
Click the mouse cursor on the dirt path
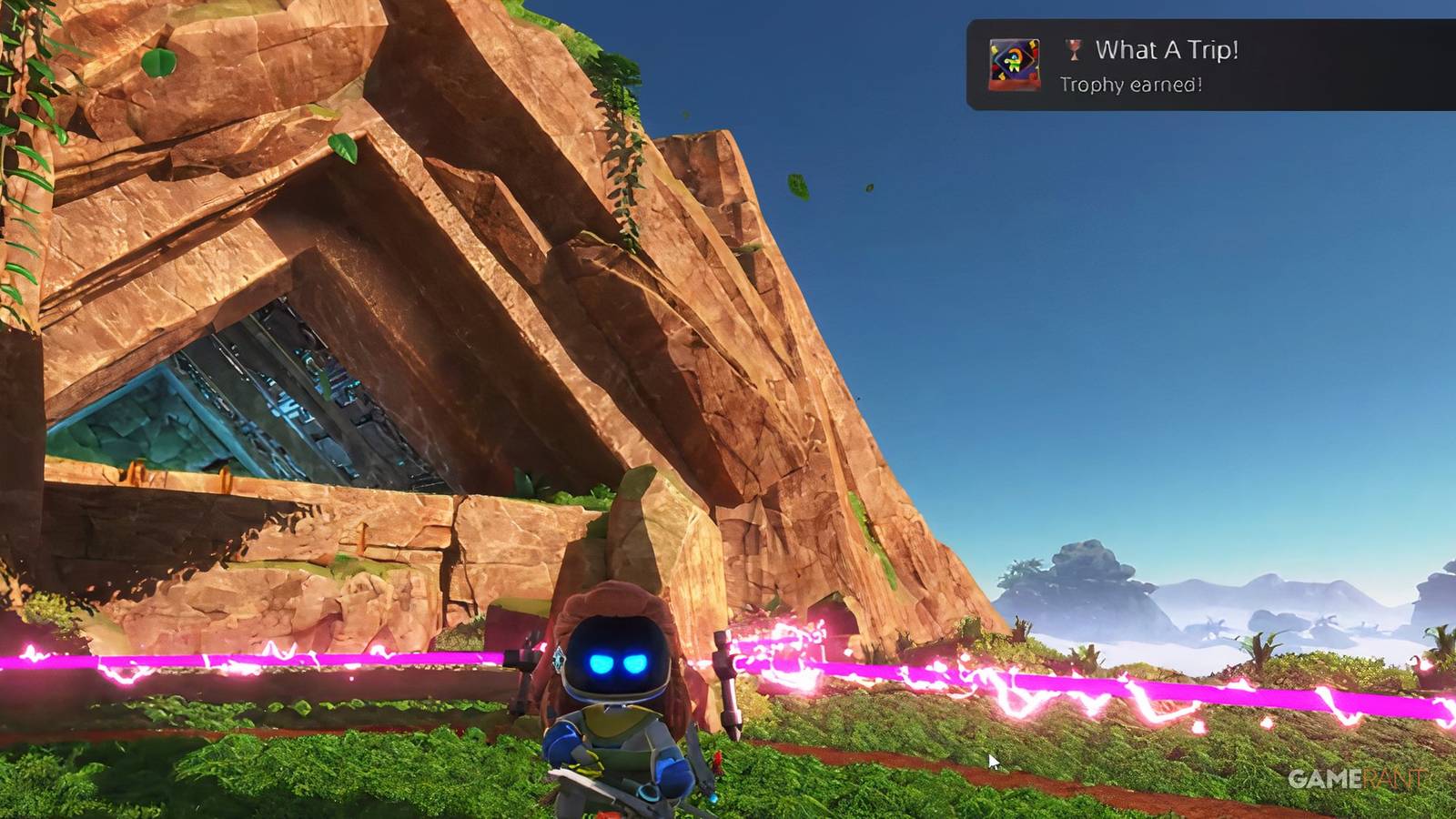click(x=992, y=760)
